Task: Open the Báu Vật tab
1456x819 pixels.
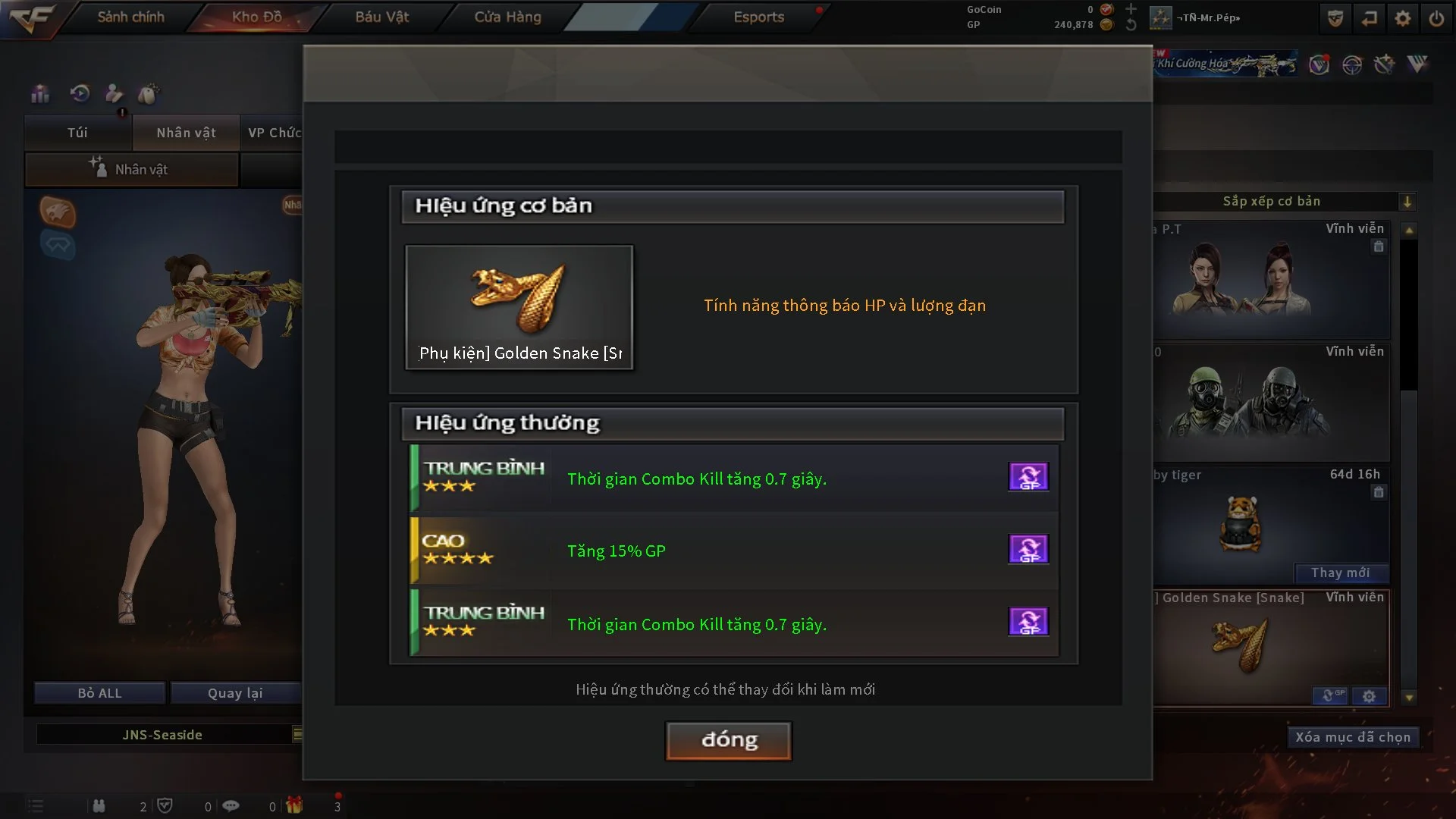Action: (x=381, y=17)
